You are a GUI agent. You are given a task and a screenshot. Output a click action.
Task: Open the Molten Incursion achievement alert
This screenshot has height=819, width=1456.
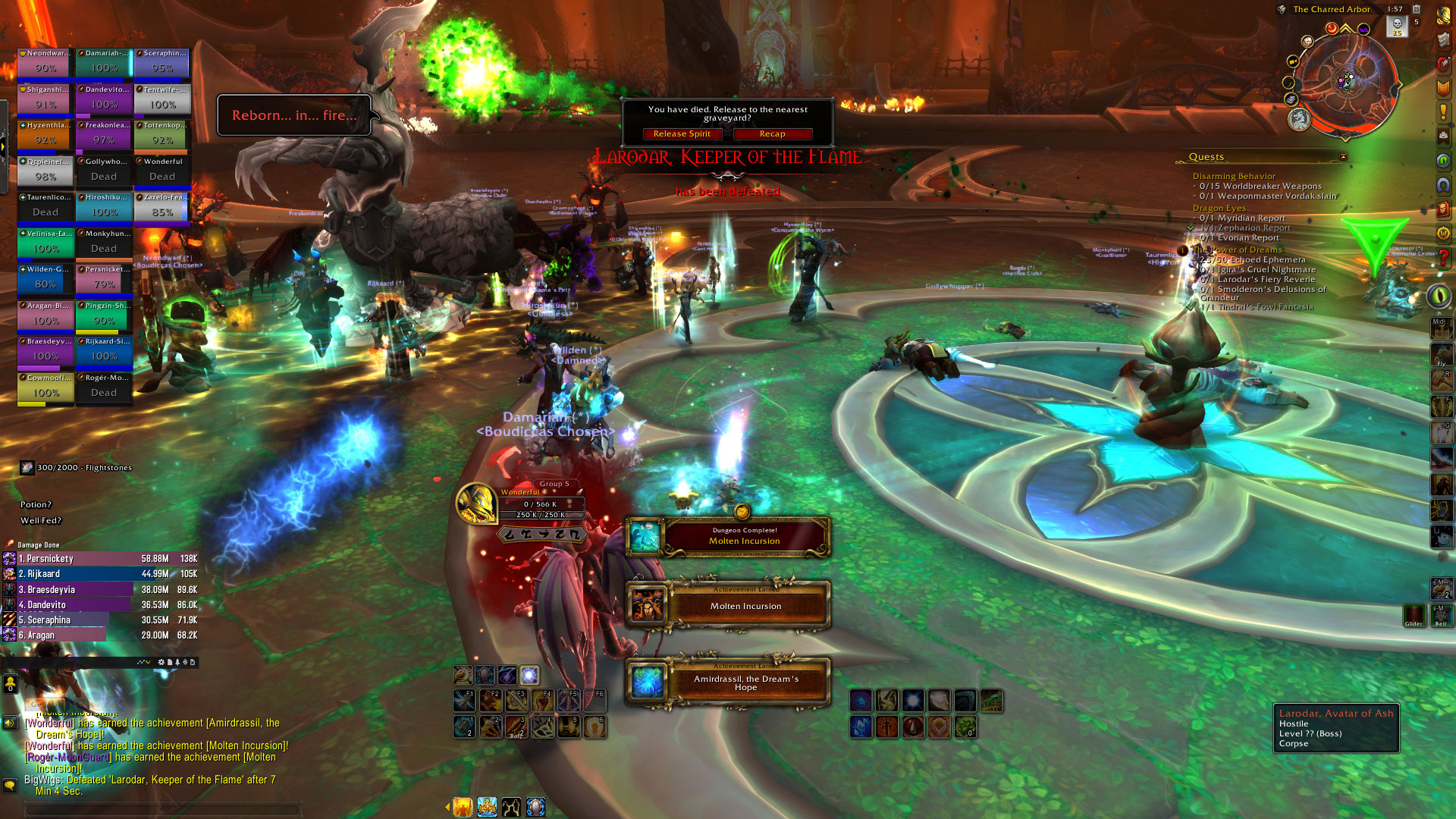tap(744, 605)
